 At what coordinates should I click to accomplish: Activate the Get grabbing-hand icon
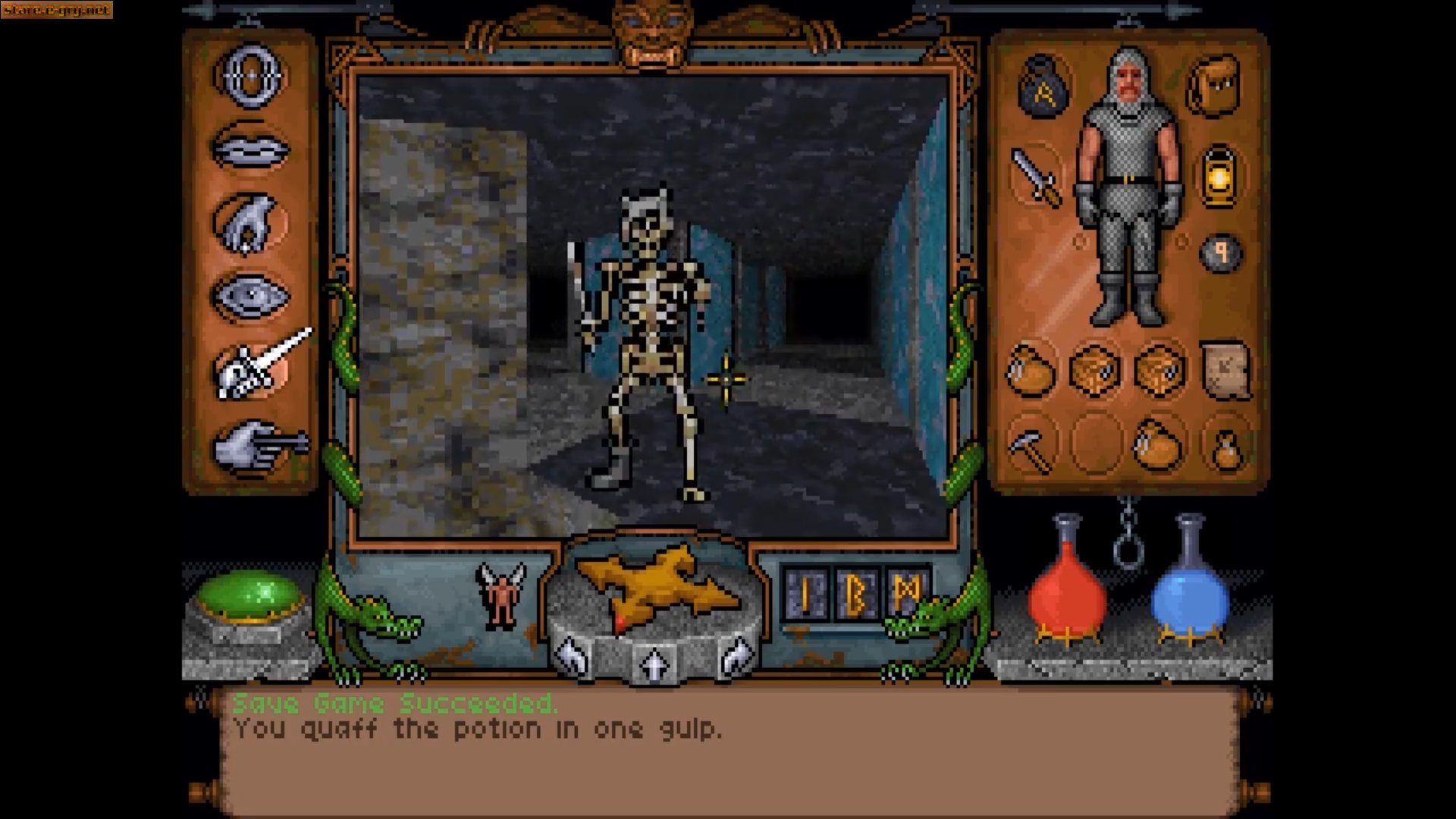(250, 220)
